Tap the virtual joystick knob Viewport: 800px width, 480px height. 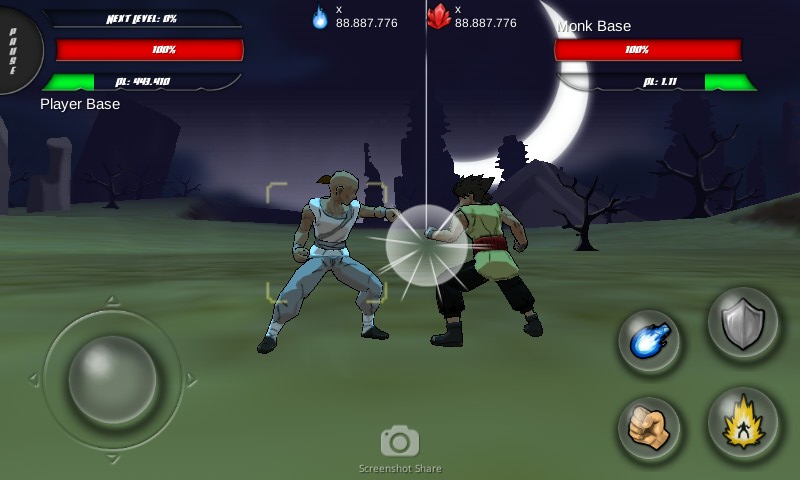(x=112, y=379)
